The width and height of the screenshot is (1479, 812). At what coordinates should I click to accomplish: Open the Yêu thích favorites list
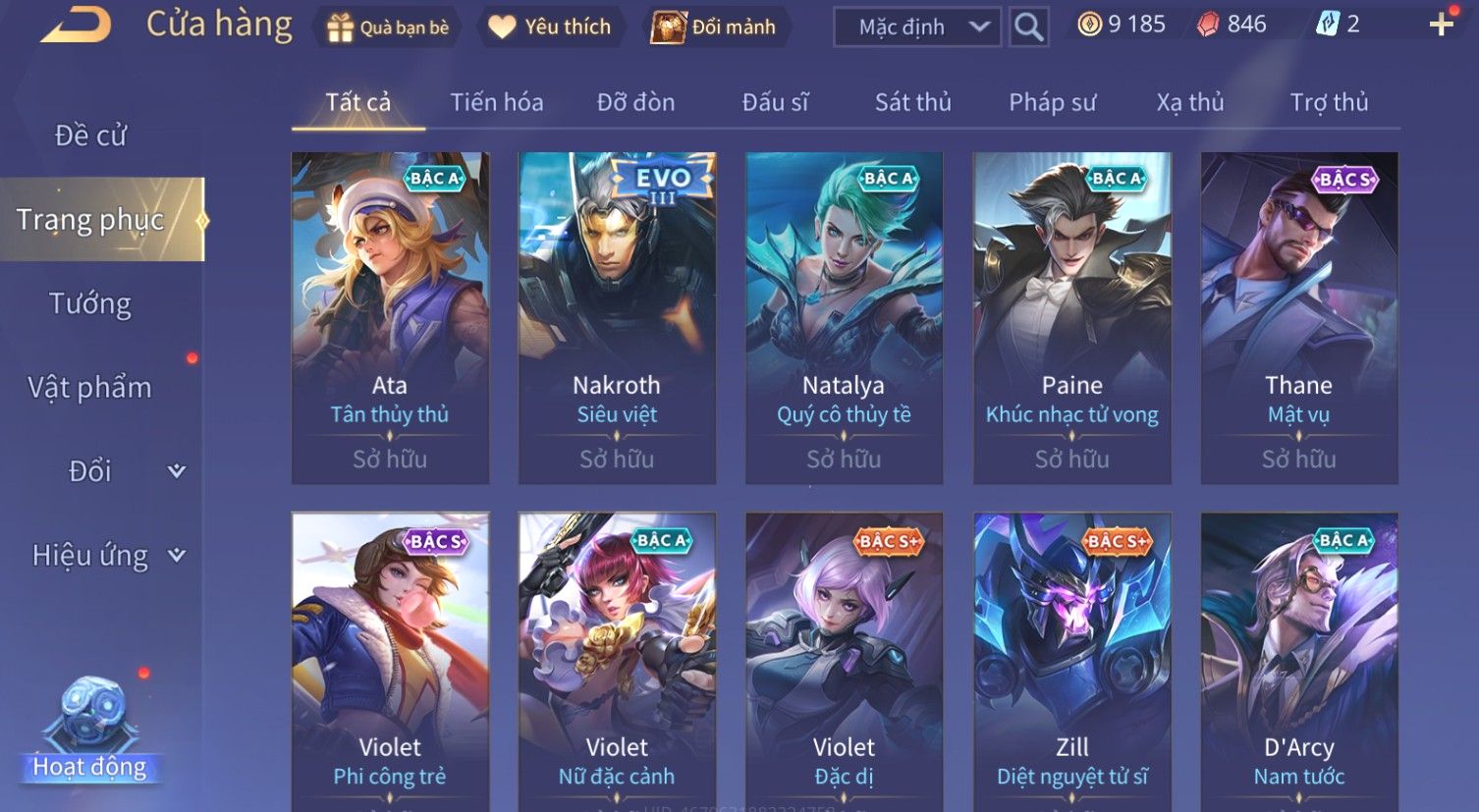[x=551, y=27]
